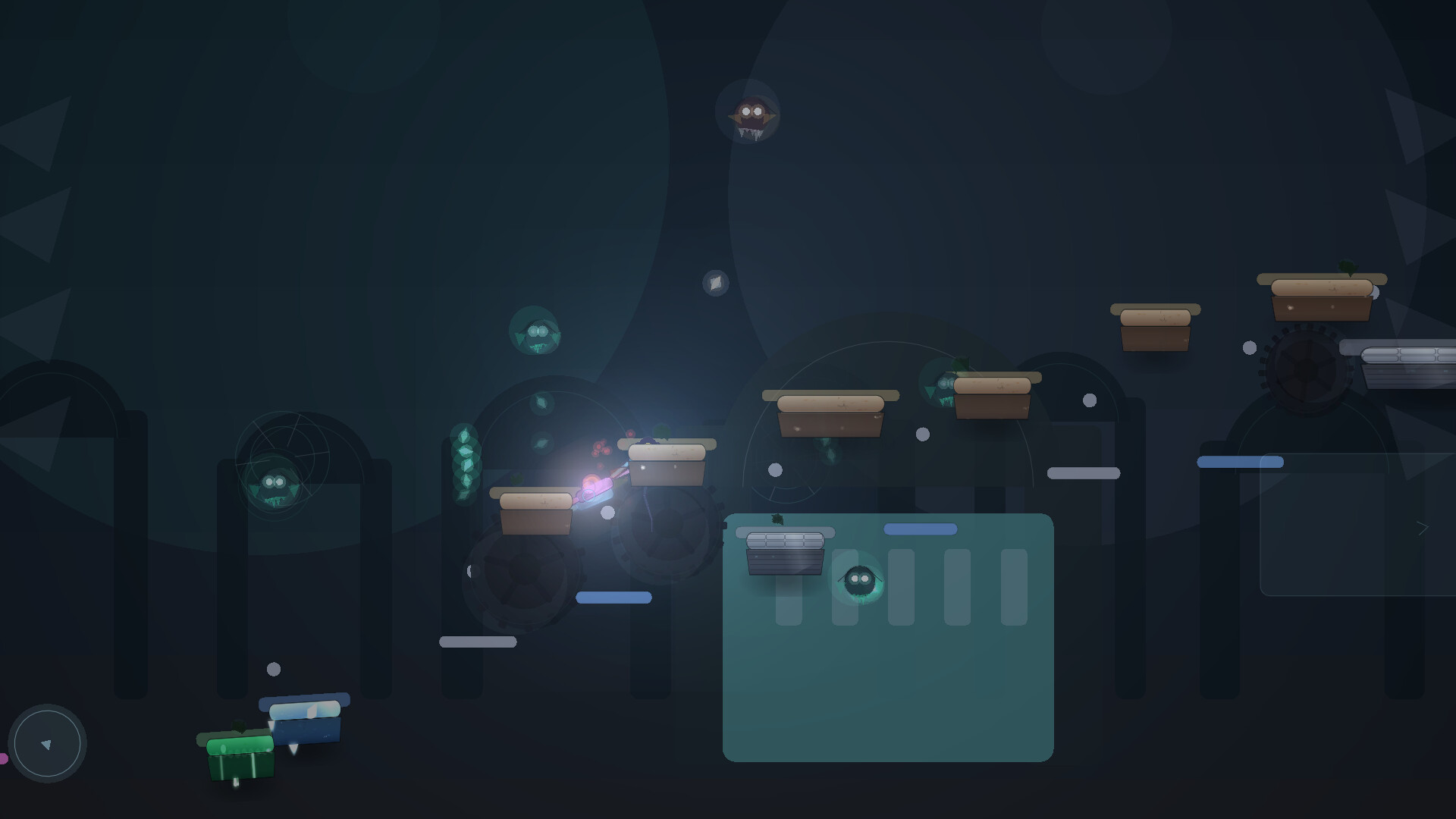Click the arrow inside the circular joystick control
The height and width of the screenshot is (819, 1456).
[47, 745]
